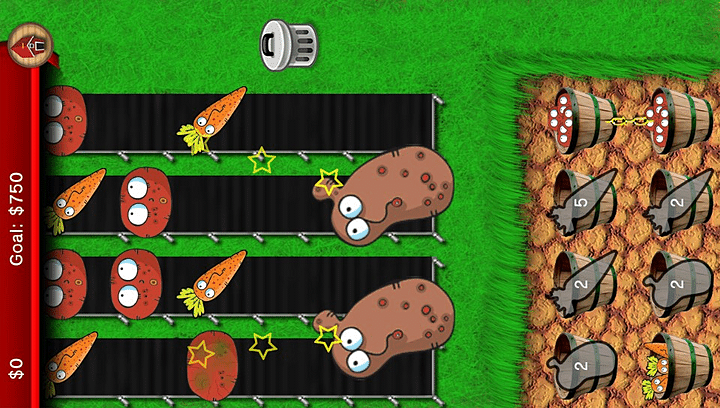Select the metal trash can
This screenshot has height=408, width=720.
point(288,44)
